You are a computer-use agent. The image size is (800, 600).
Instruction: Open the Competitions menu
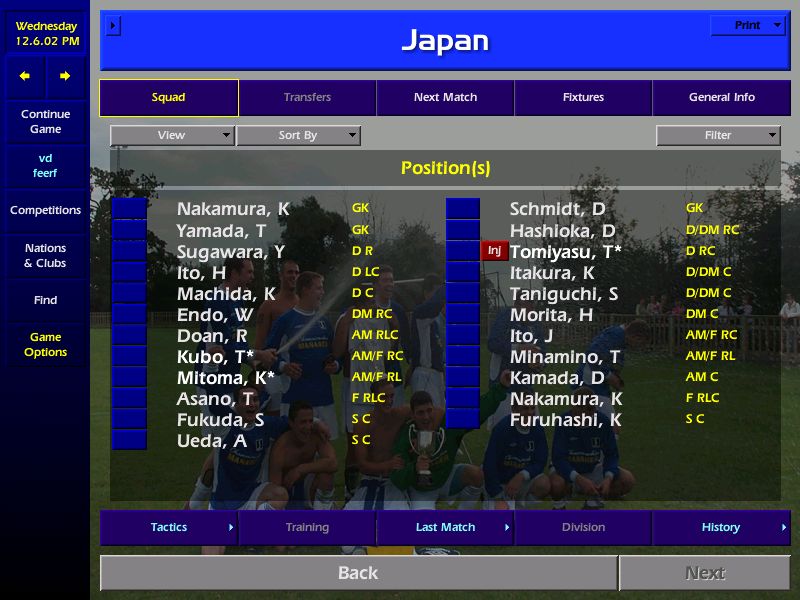[x=45, y=211]
